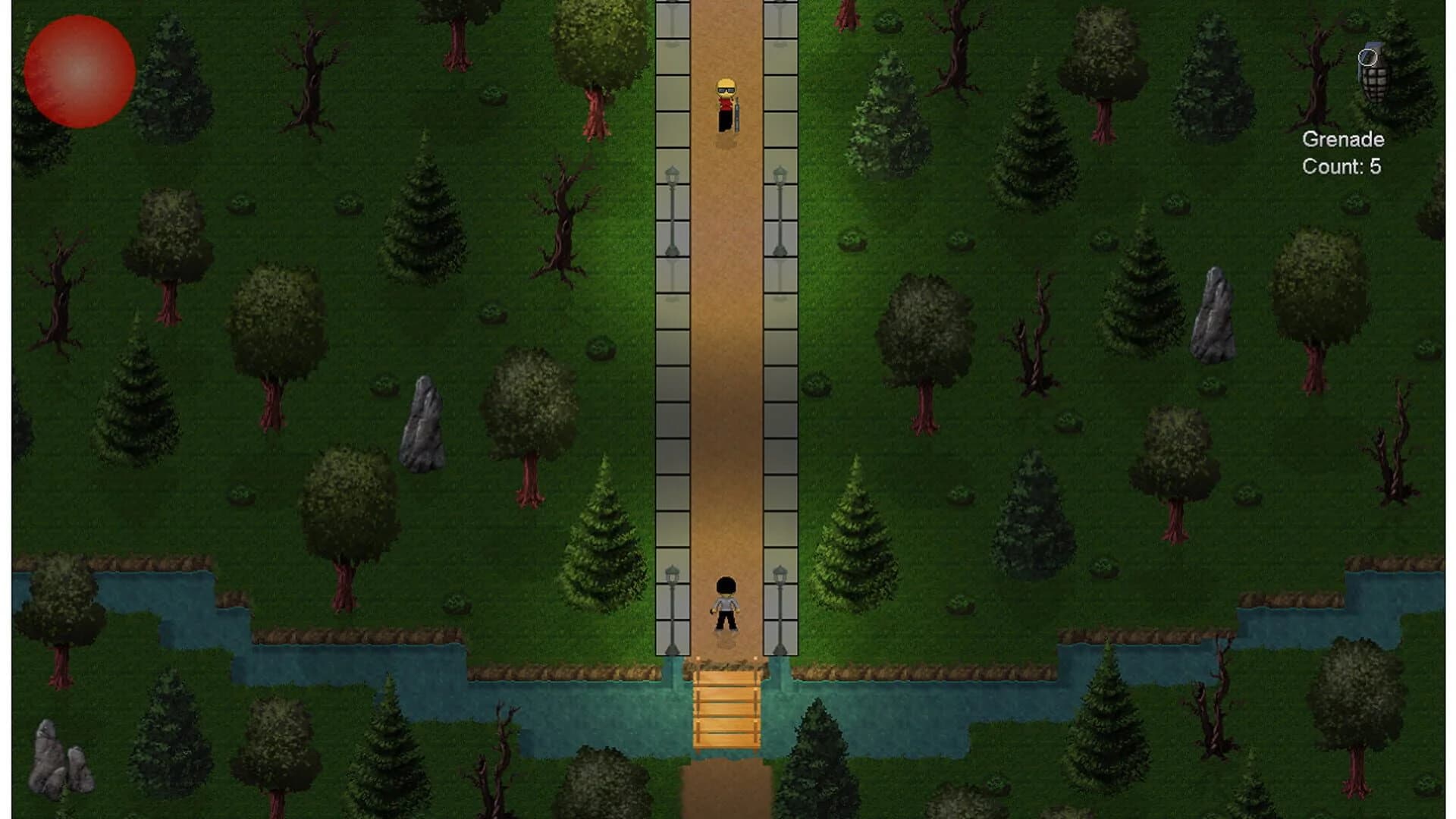Select the blonde NPC wearing sunglasses

tap(724, 102)
